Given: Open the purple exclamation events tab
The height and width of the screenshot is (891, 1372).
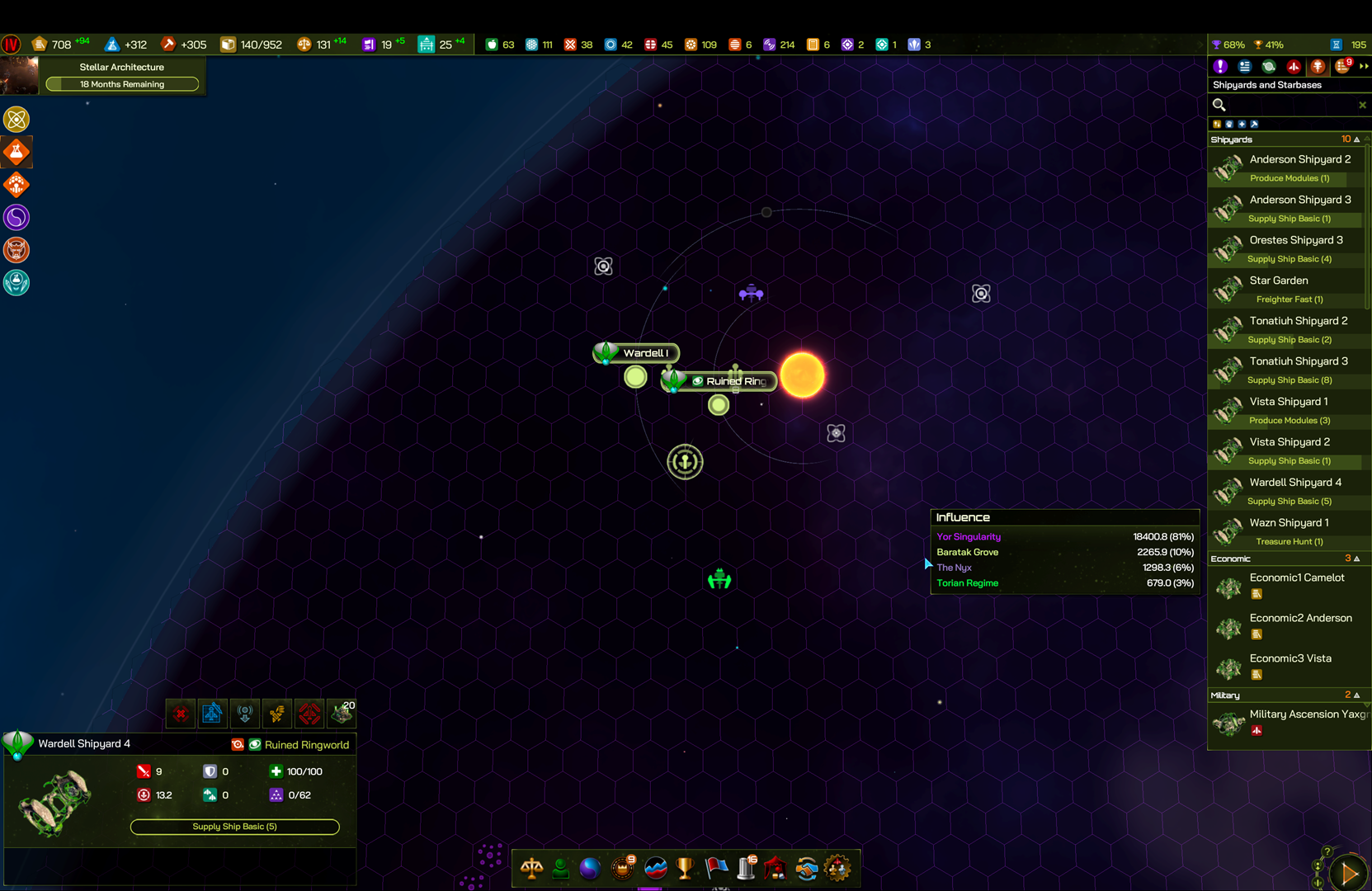Looking at the screenshot, I should (1220, 67).
